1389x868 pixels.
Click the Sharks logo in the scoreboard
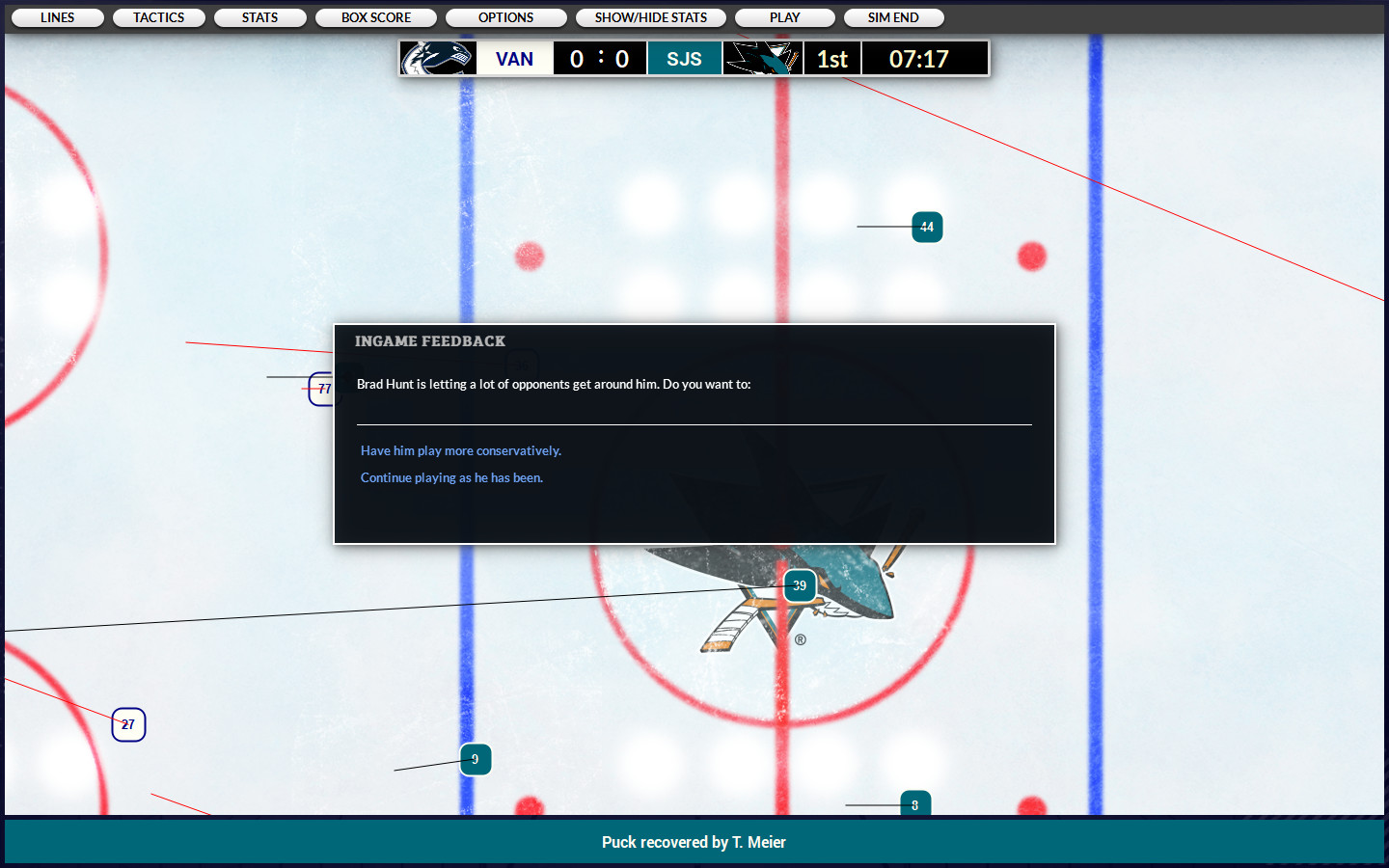pos(763,58)
